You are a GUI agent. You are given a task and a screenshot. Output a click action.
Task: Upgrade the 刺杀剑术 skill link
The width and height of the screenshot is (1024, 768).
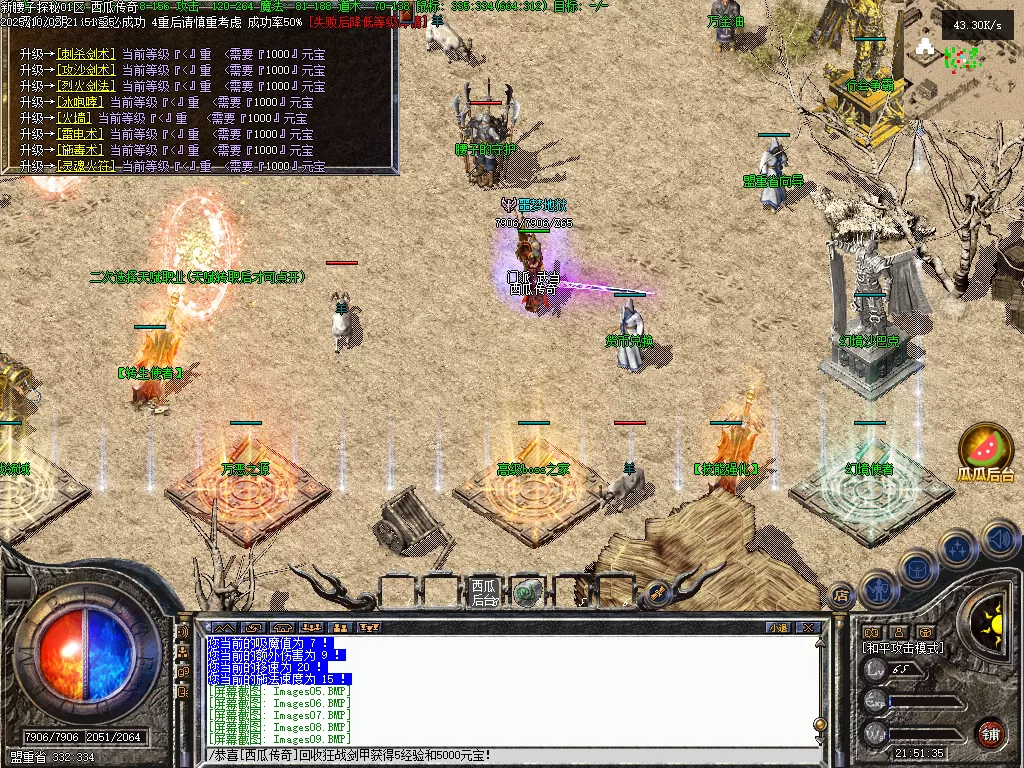[85, 54]
